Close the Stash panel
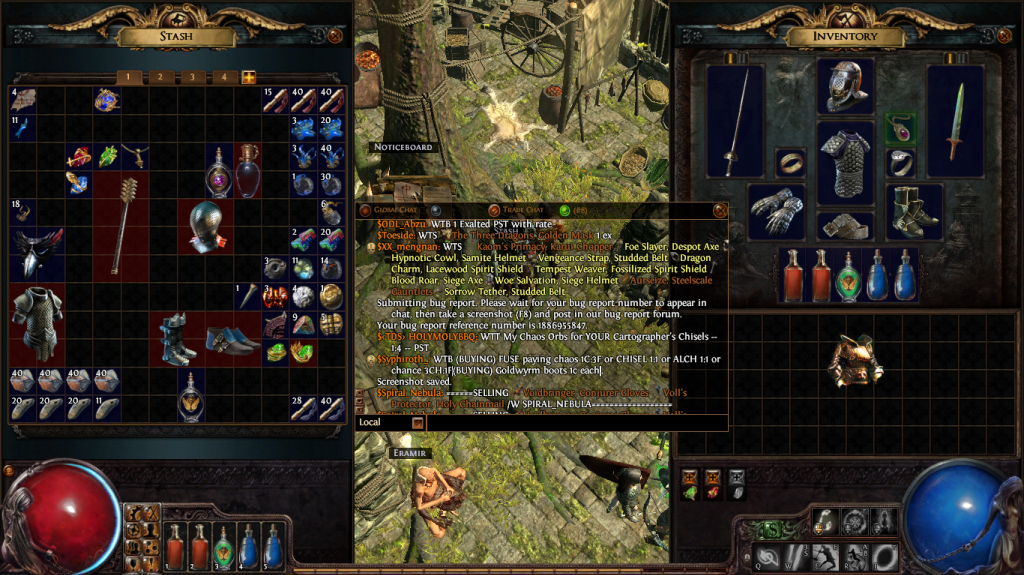 coord(336,36)
